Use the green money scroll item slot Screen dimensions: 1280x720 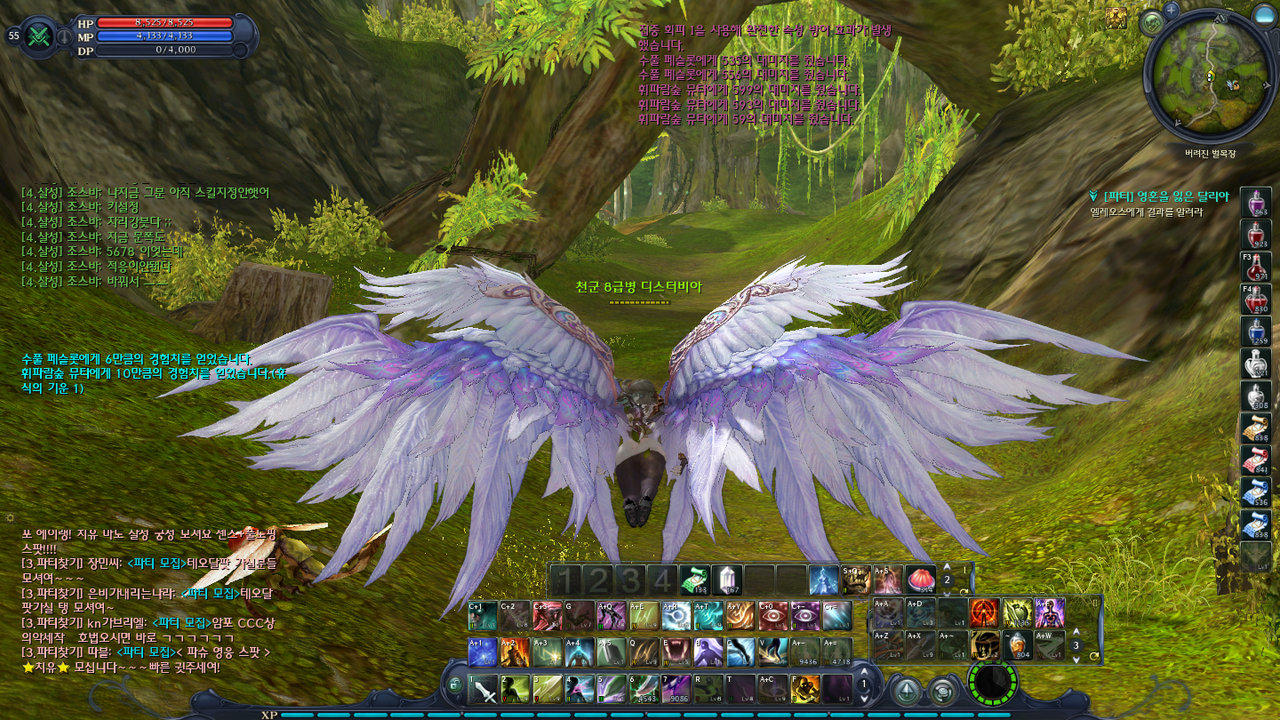pyautogui.click(x=694, y=580)
